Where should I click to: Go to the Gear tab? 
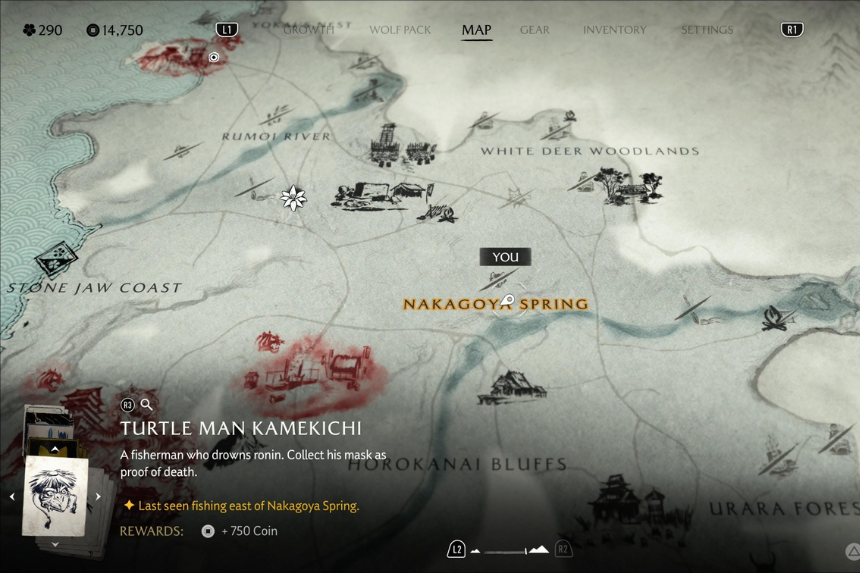[534, 30]
